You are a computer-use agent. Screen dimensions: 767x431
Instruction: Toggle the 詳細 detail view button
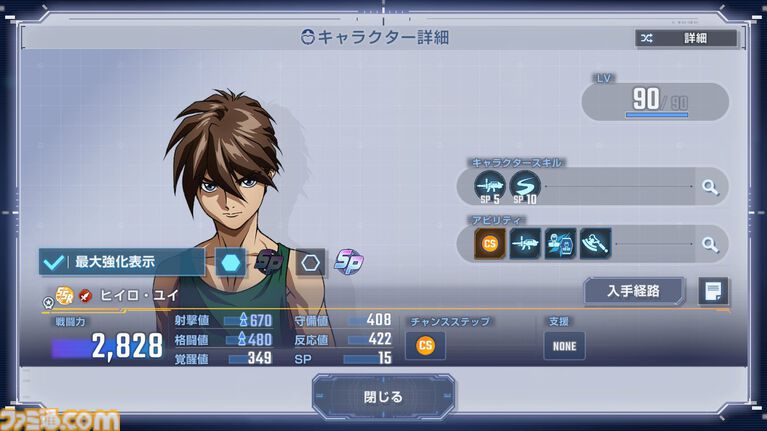tap(687, 38)
